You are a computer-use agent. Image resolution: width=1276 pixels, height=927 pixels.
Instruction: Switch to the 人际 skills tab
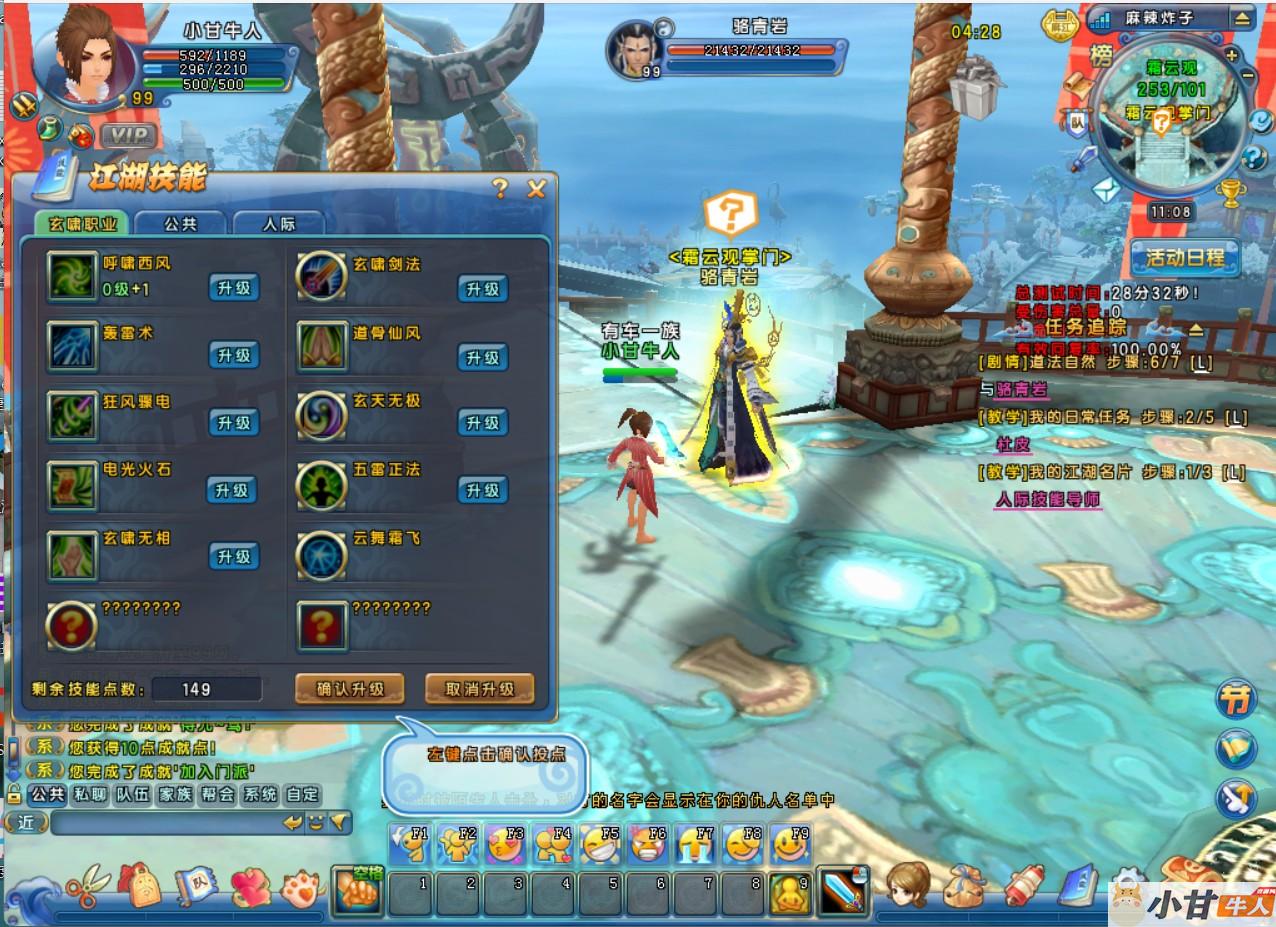pos(279,224)
